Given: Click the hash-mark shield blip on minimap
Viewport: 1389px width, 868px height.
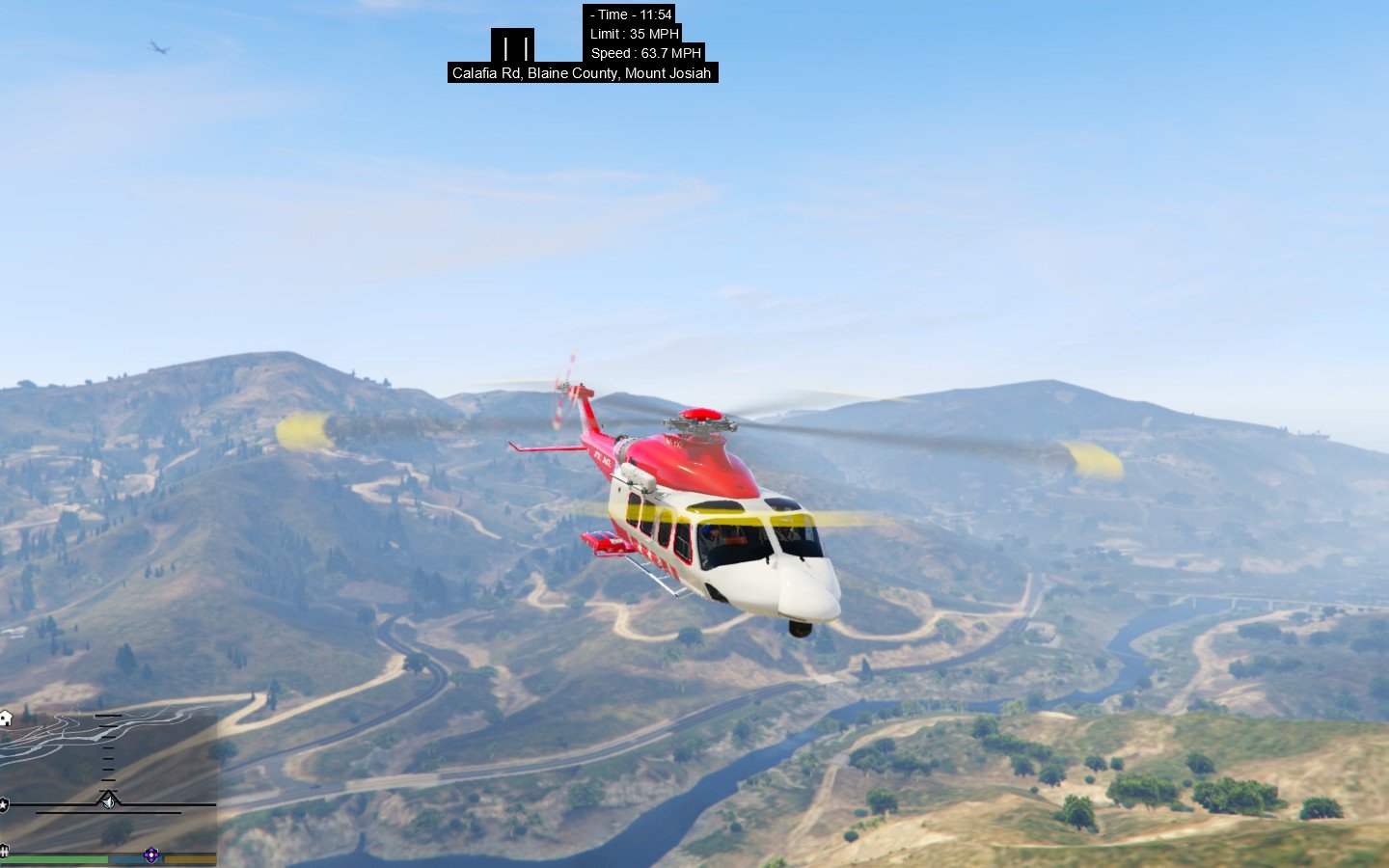Looking at the screenshot, I should tap(4, 851).
